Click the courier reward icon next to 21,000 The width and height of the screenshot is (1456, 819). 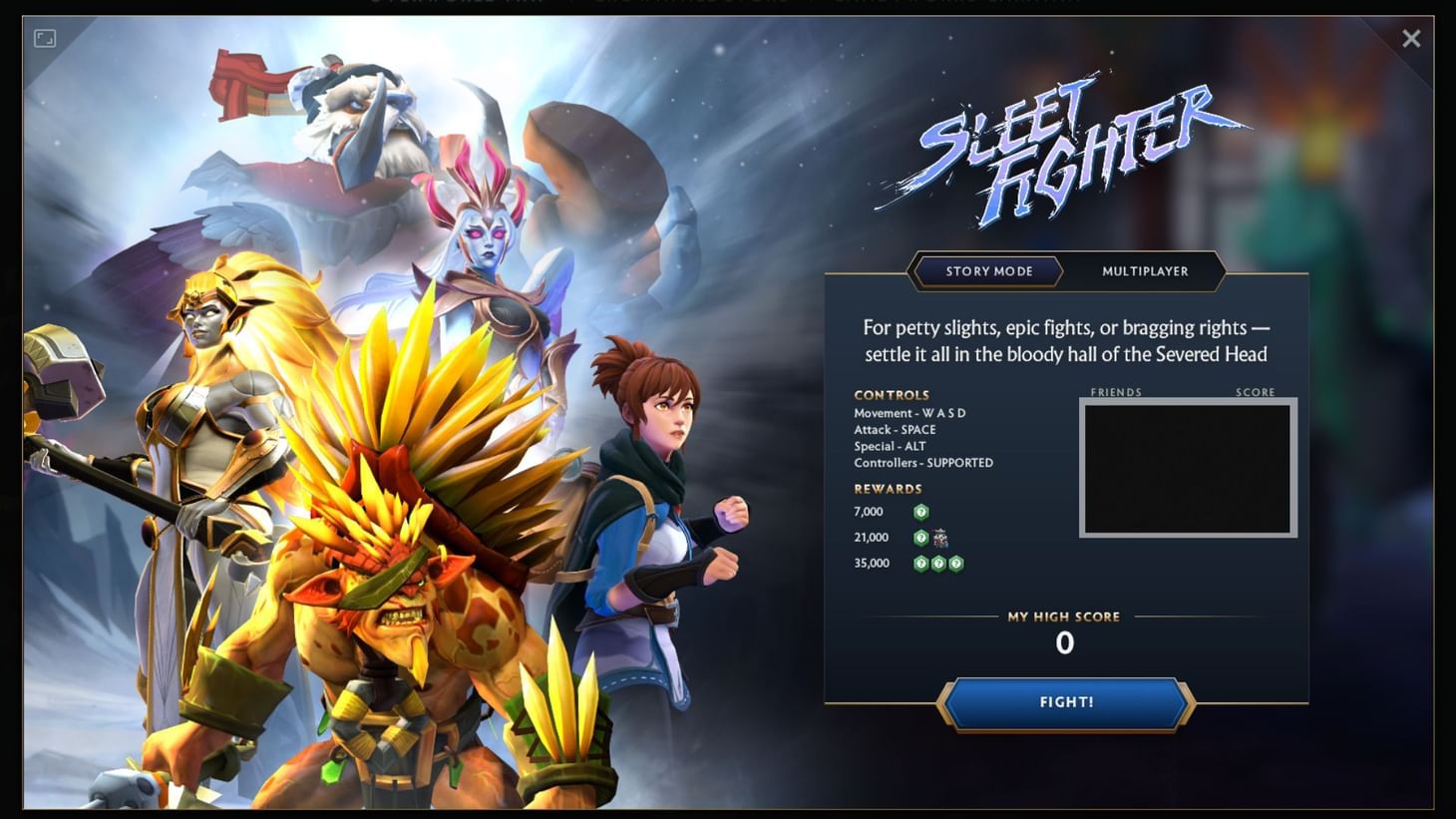938,538
